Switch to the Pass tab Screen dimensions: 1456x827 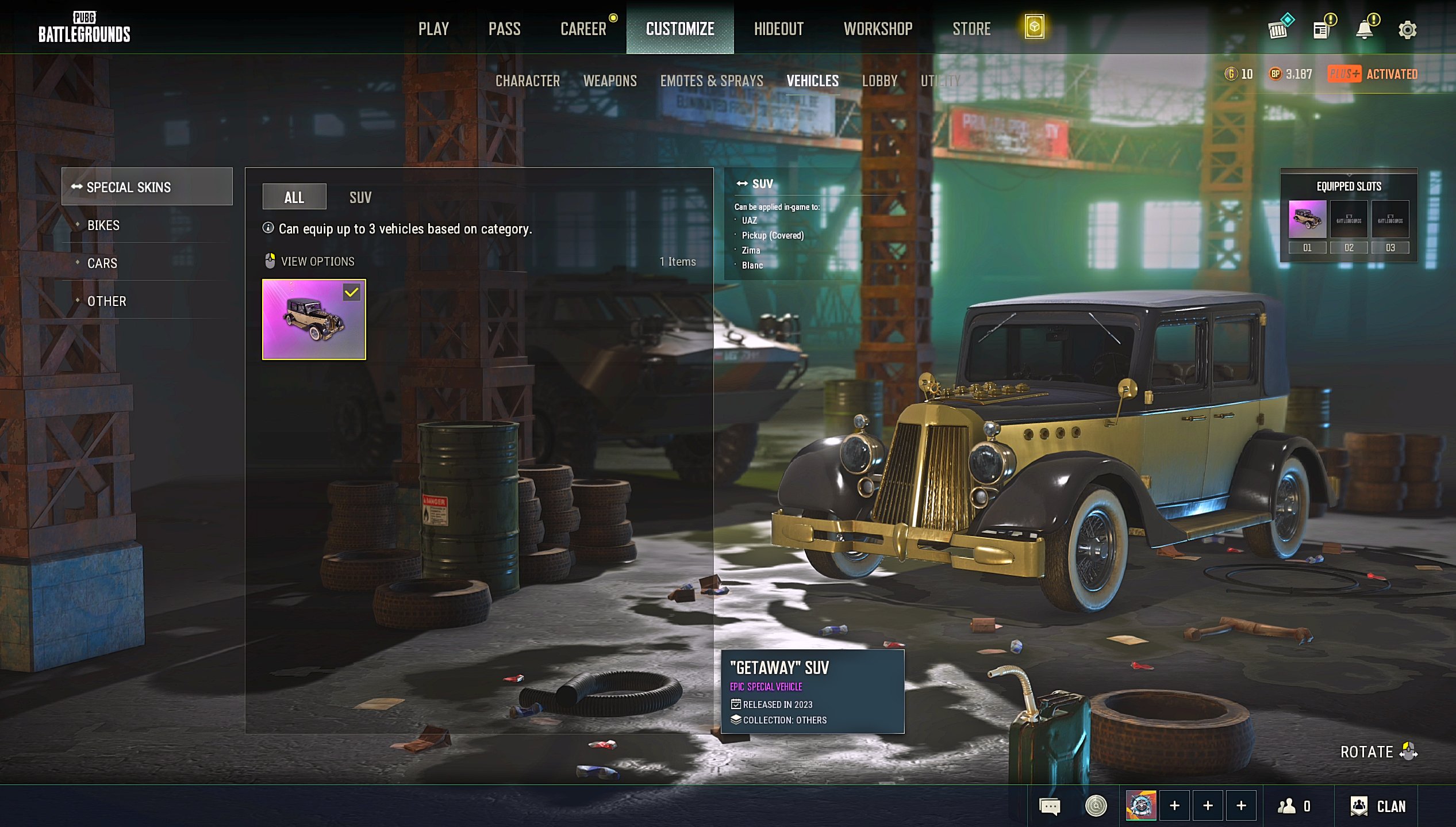coord(504,29)
